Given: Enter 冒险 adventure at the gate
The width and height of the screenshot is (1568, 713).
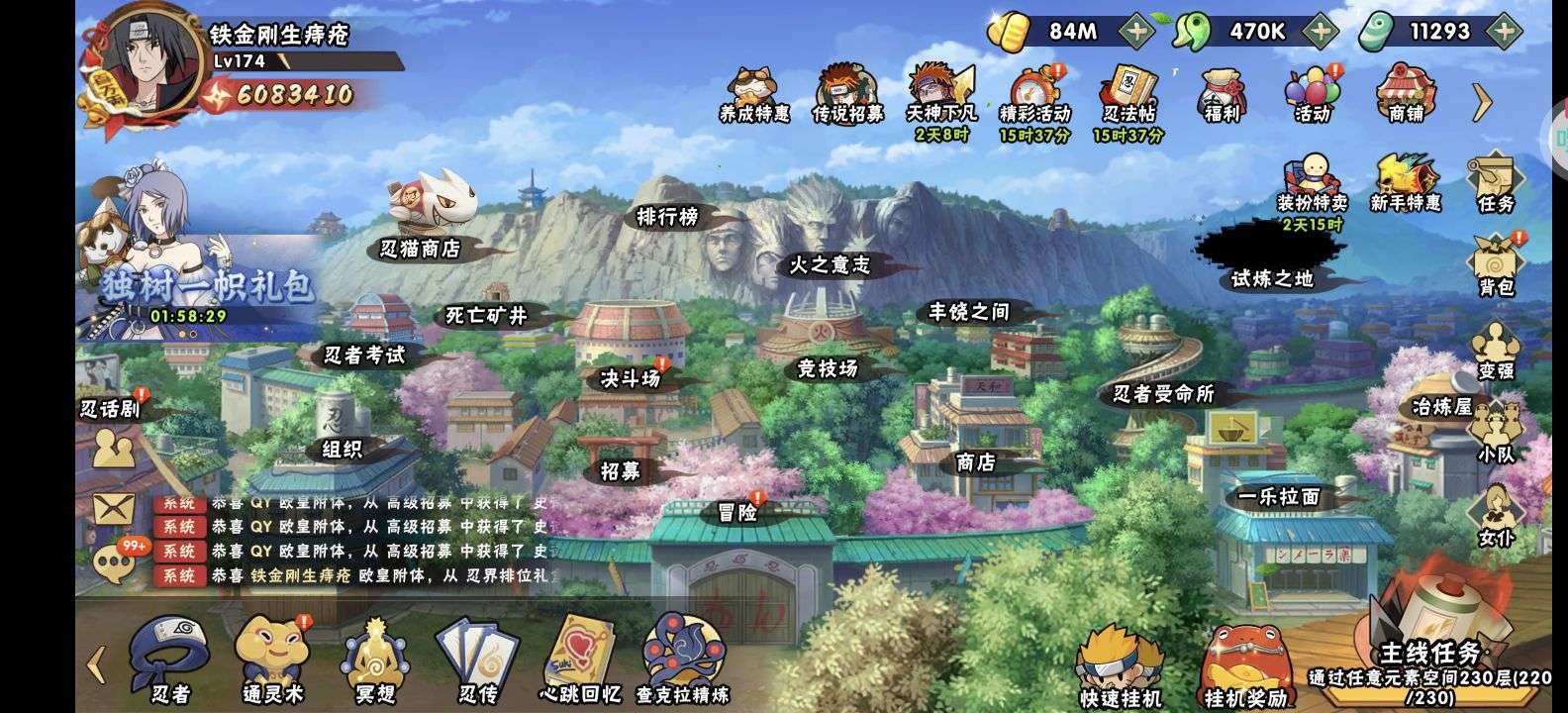Looking at the screenshot, I should coord(737,512).
